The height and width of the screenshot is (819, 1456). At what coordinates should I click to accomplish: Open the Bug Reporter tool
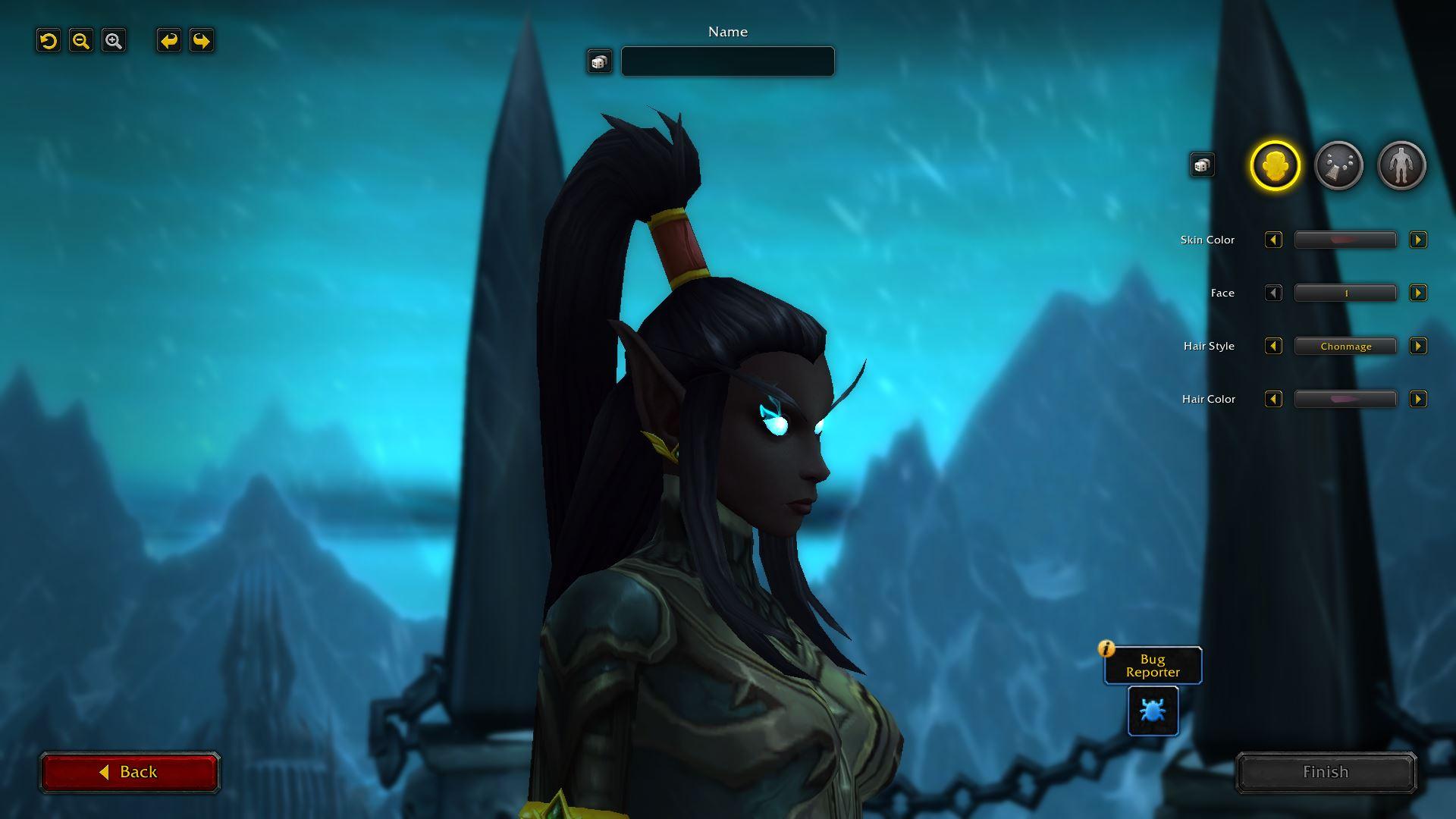(1153, 711)
